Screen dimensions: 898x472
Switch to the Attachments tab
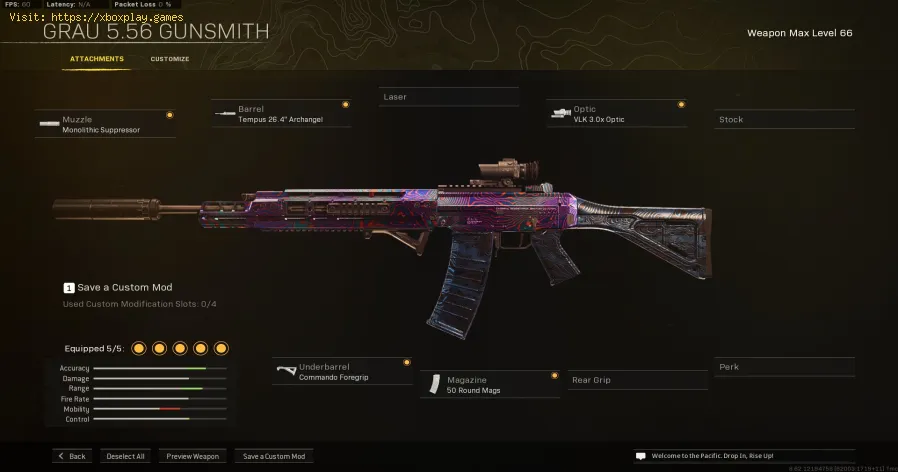pyautogui.click(x=97, y=59)
